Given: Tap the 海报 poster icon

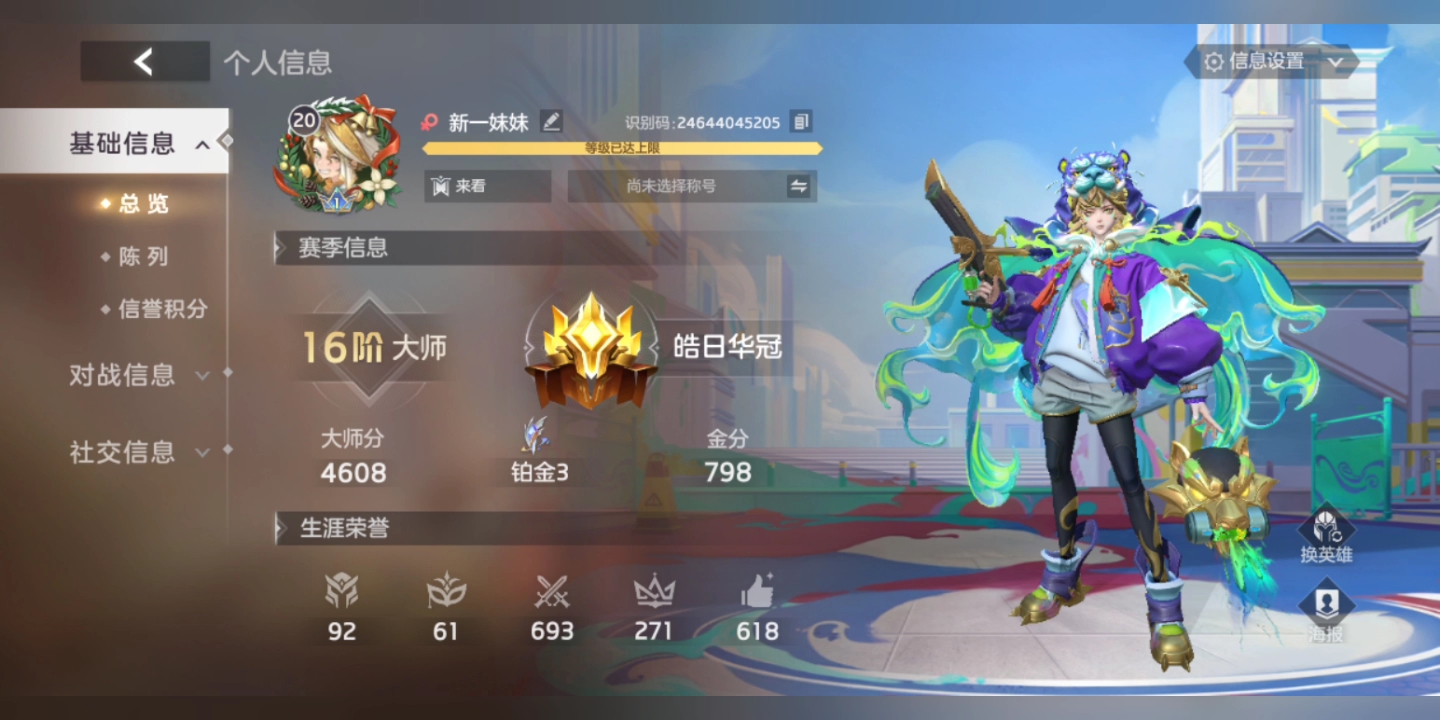Looking at the screenshot, I should click(1327, 604).
